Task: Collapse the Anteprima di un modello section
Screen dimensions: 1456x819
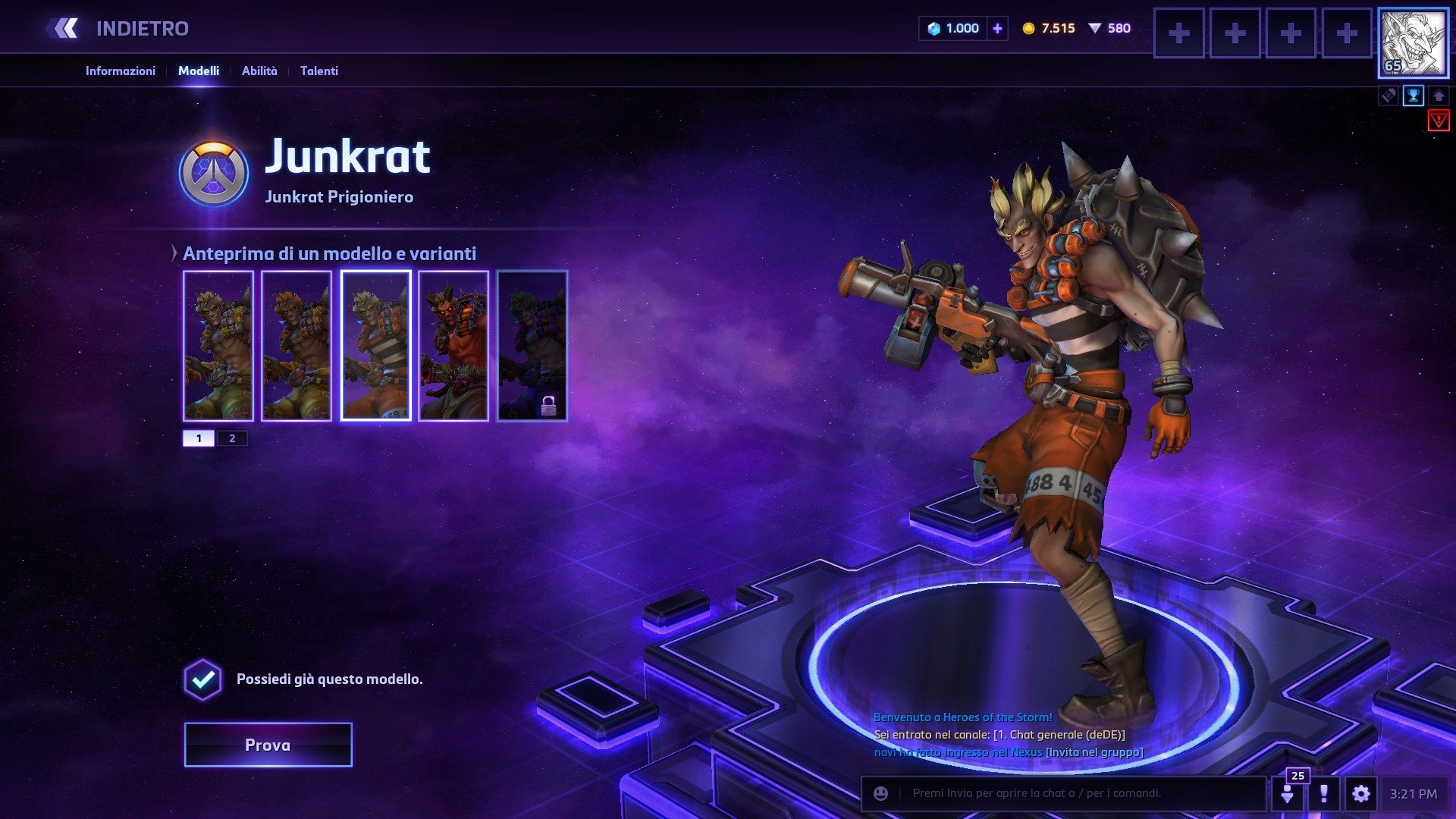Action: [174, 253]
